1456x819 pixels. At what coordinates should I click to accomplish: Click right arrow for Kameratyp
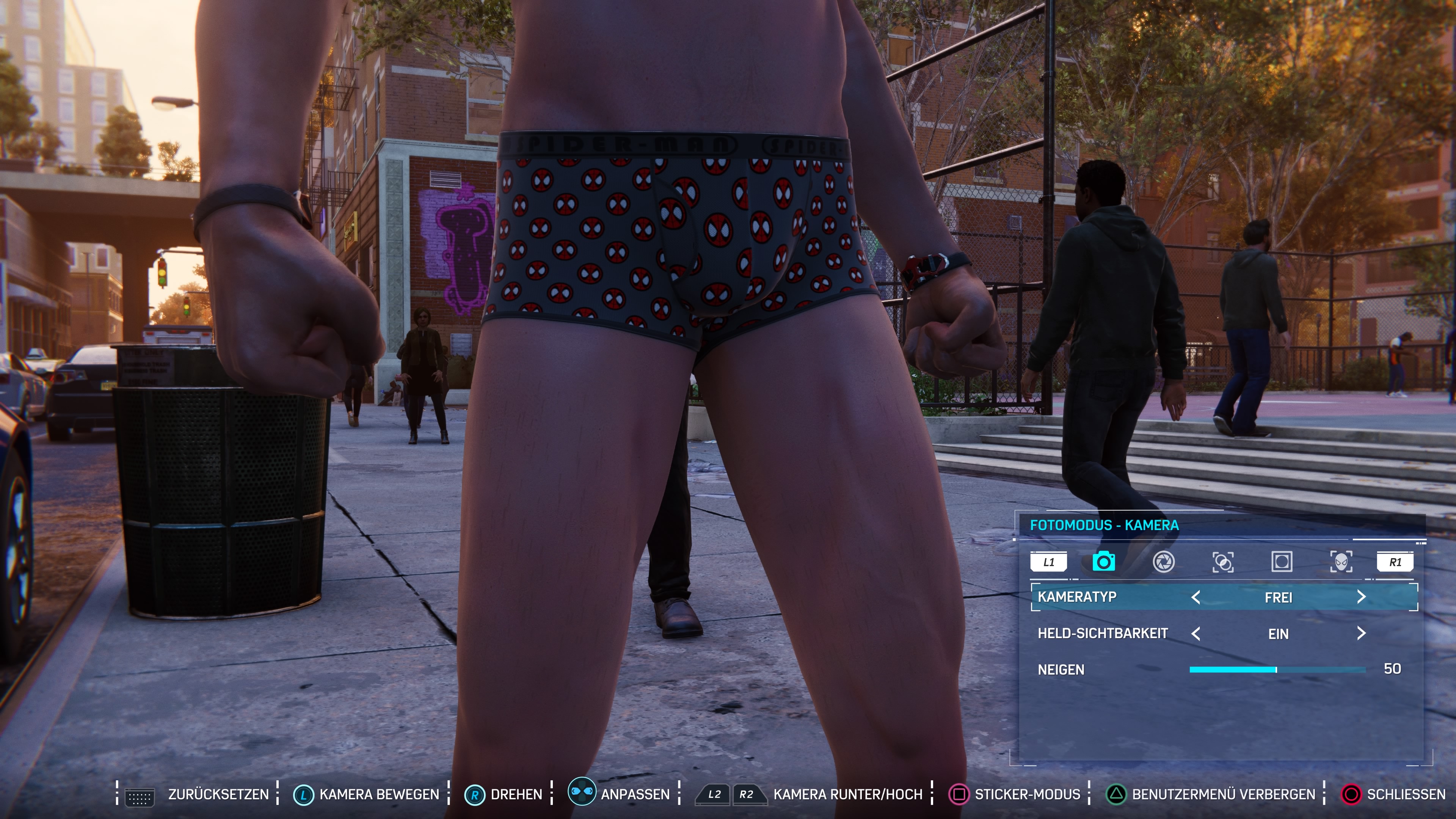click(x=1361, y=598)
